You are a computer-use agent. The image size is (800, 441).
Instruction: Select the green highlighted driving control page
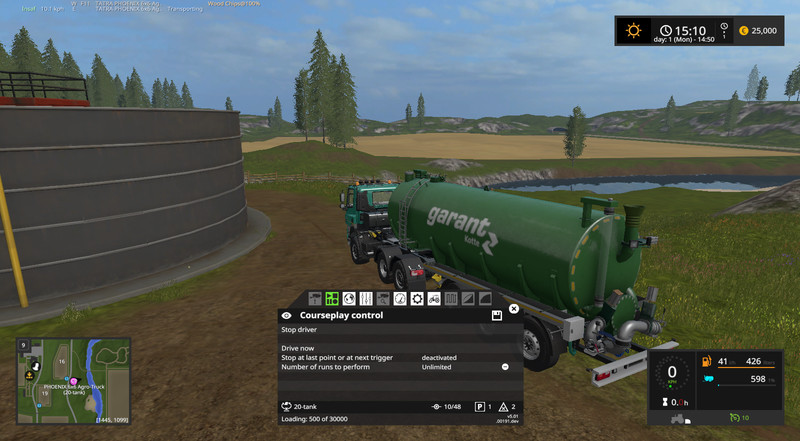[x=332, y=298]
